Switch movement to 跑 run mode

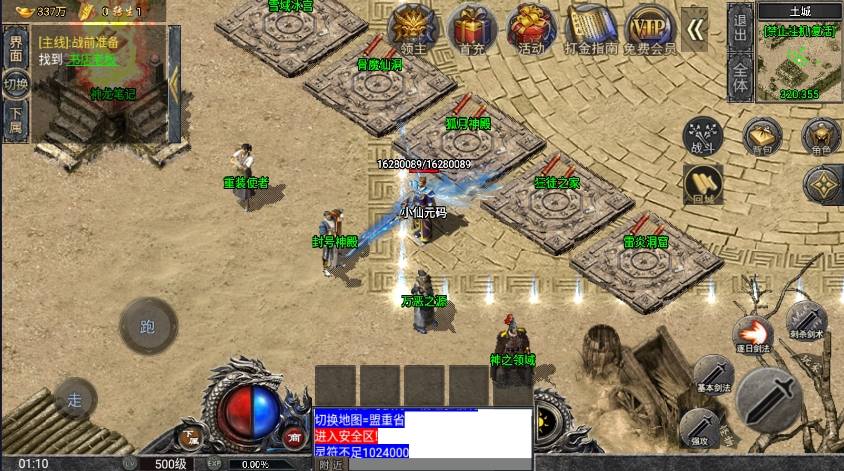coord(148,326)
